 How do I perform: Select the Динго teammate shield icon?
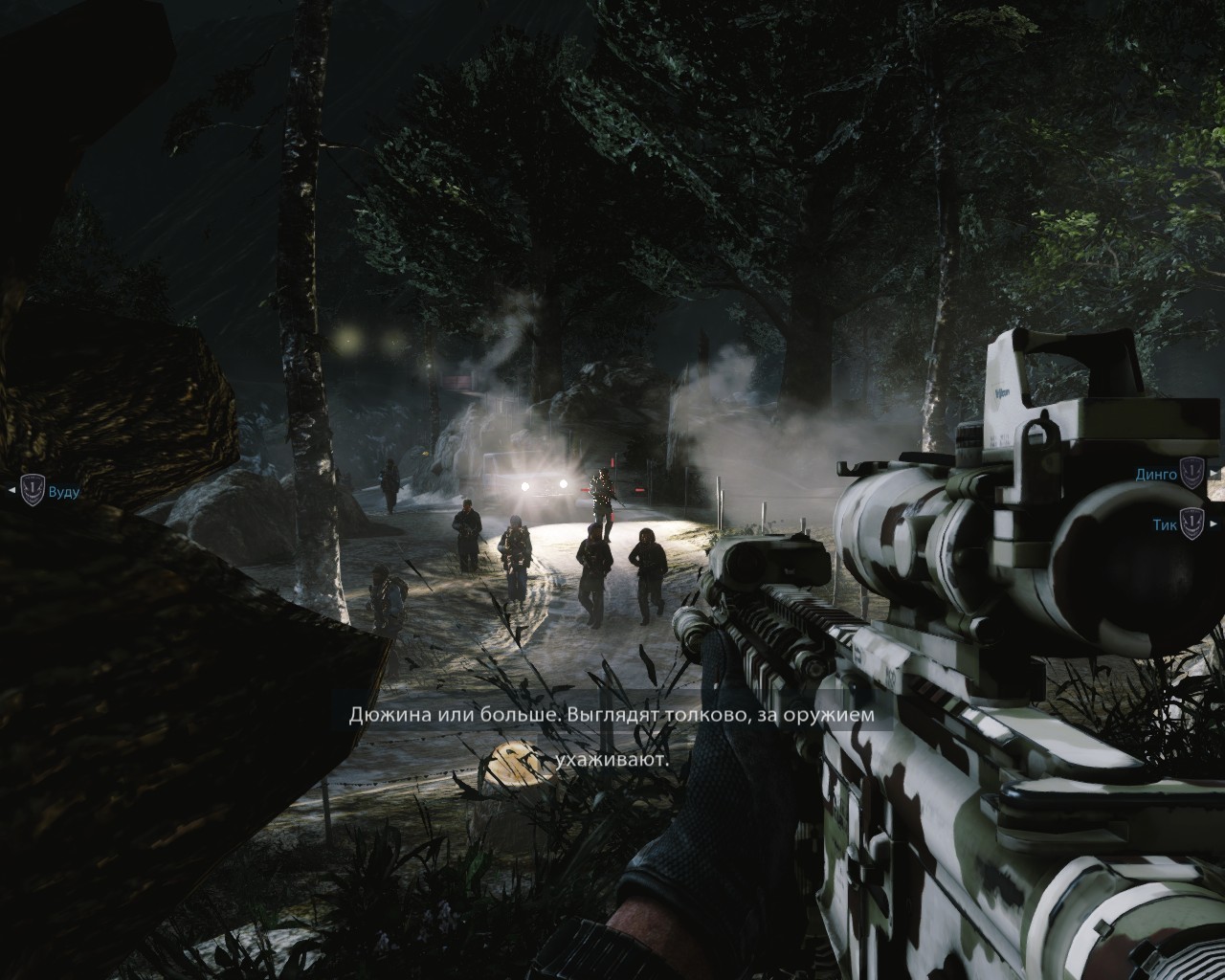(1192, 473)
